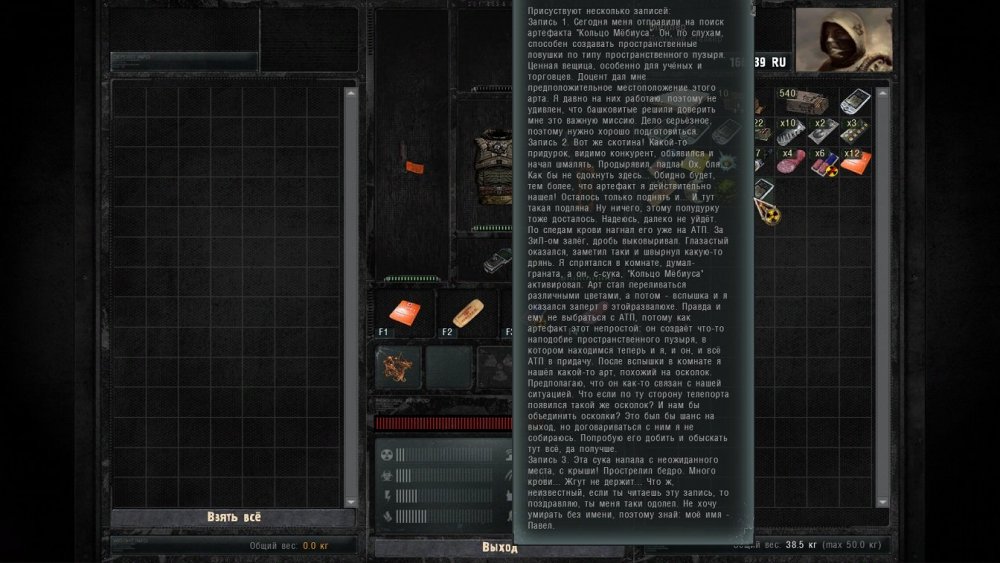Screen dimensions: 1000x563
Task: Click the "Взять всё" take-all button
Action: 233,517
